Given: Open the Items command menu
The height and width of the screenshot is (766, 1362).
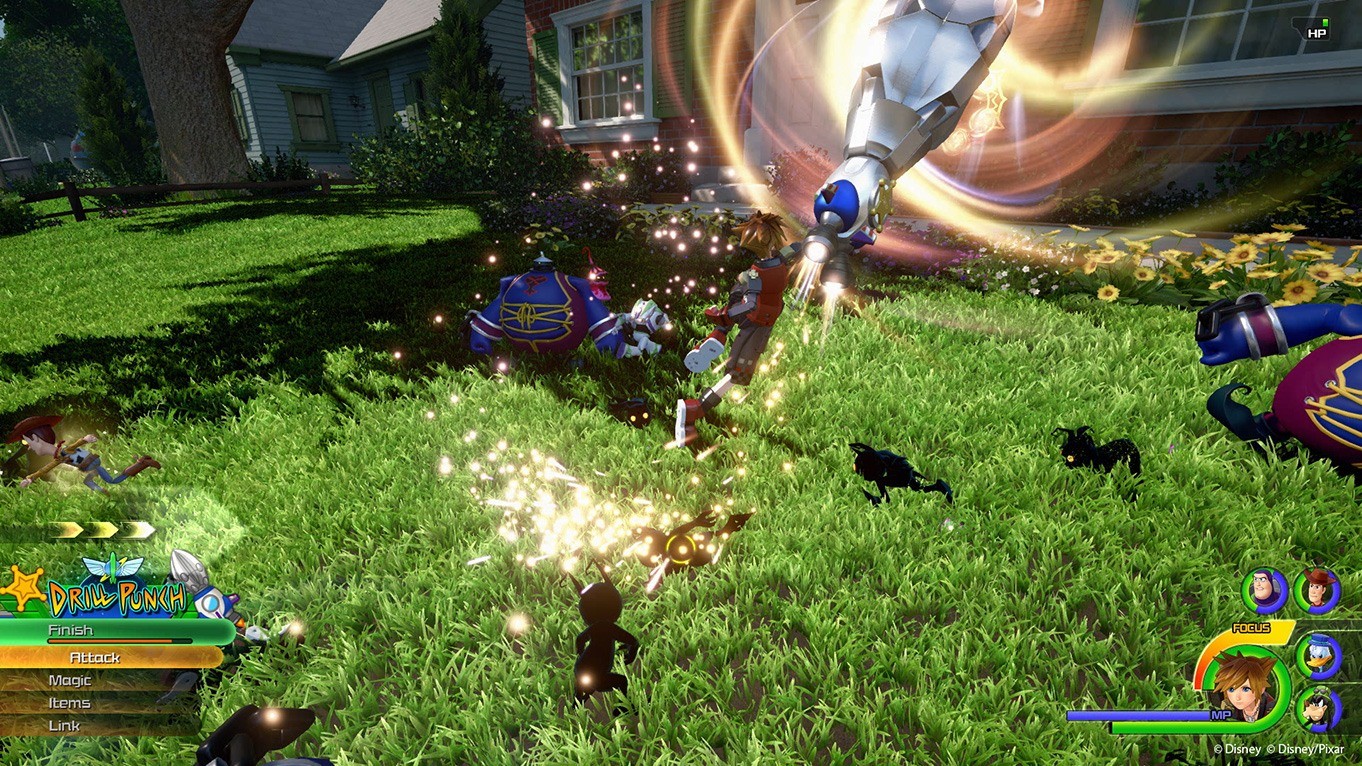Looking at the screenshot, I should pyautogui.click(x=70, y=703).
